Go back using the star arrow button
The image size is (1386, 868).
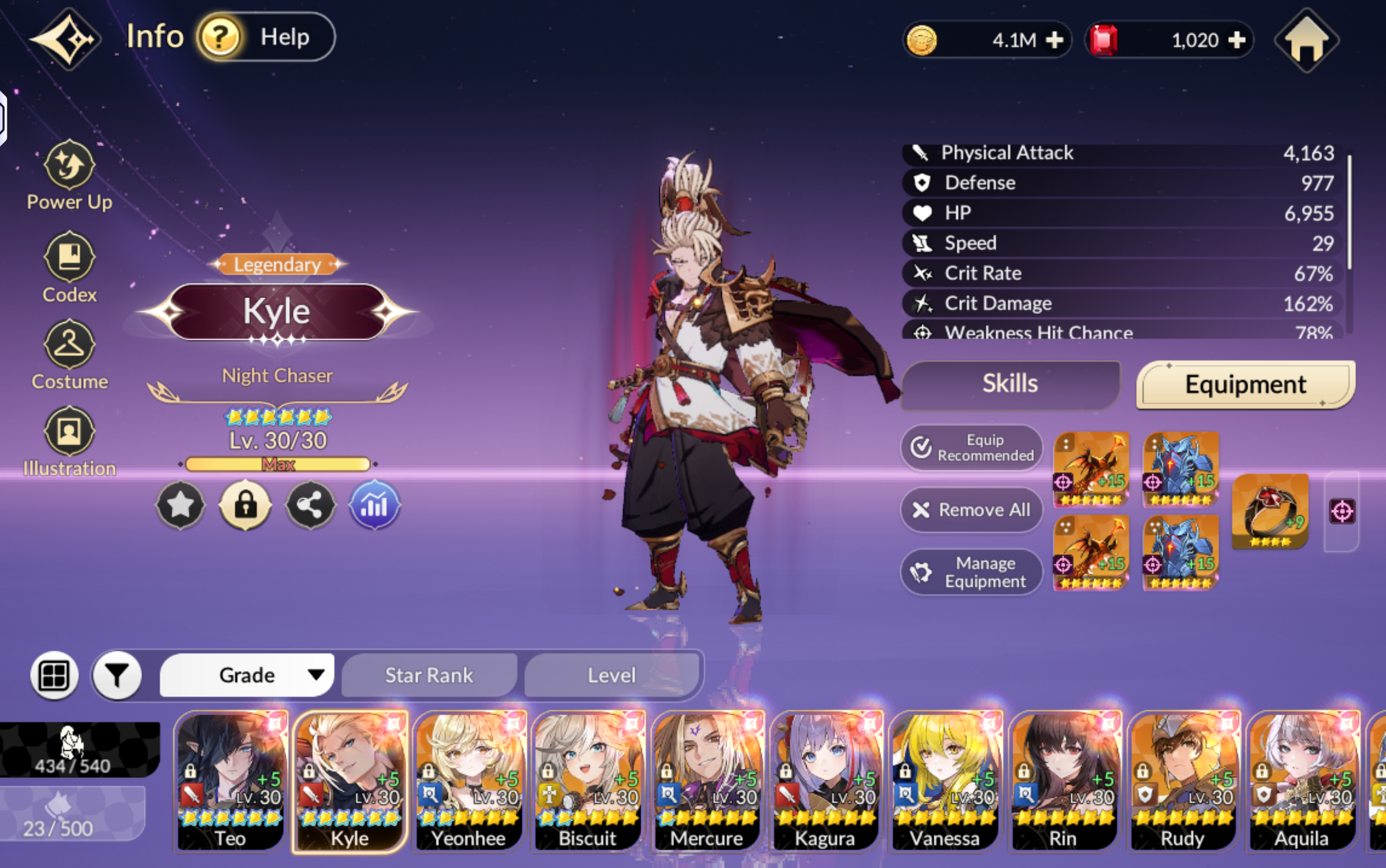[65, 39]
